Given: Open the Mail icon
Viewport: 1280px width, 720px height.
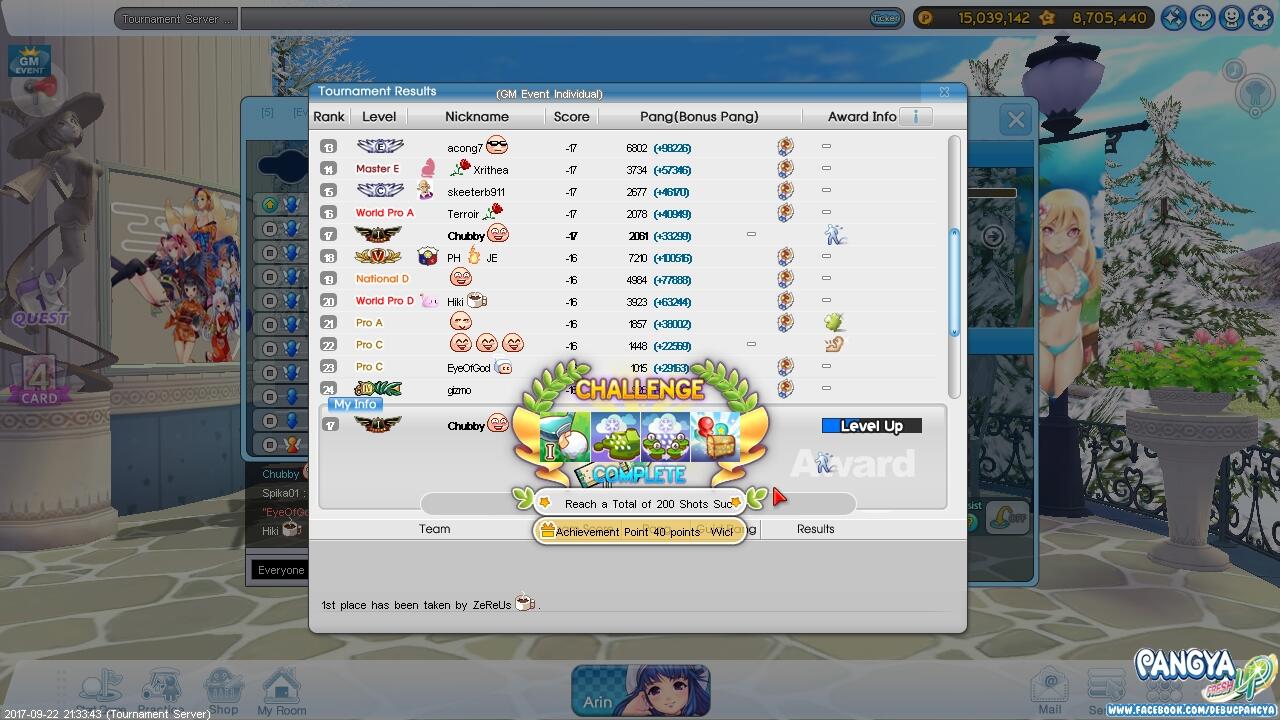Looking at the screenshot, I should (1049, 692).
